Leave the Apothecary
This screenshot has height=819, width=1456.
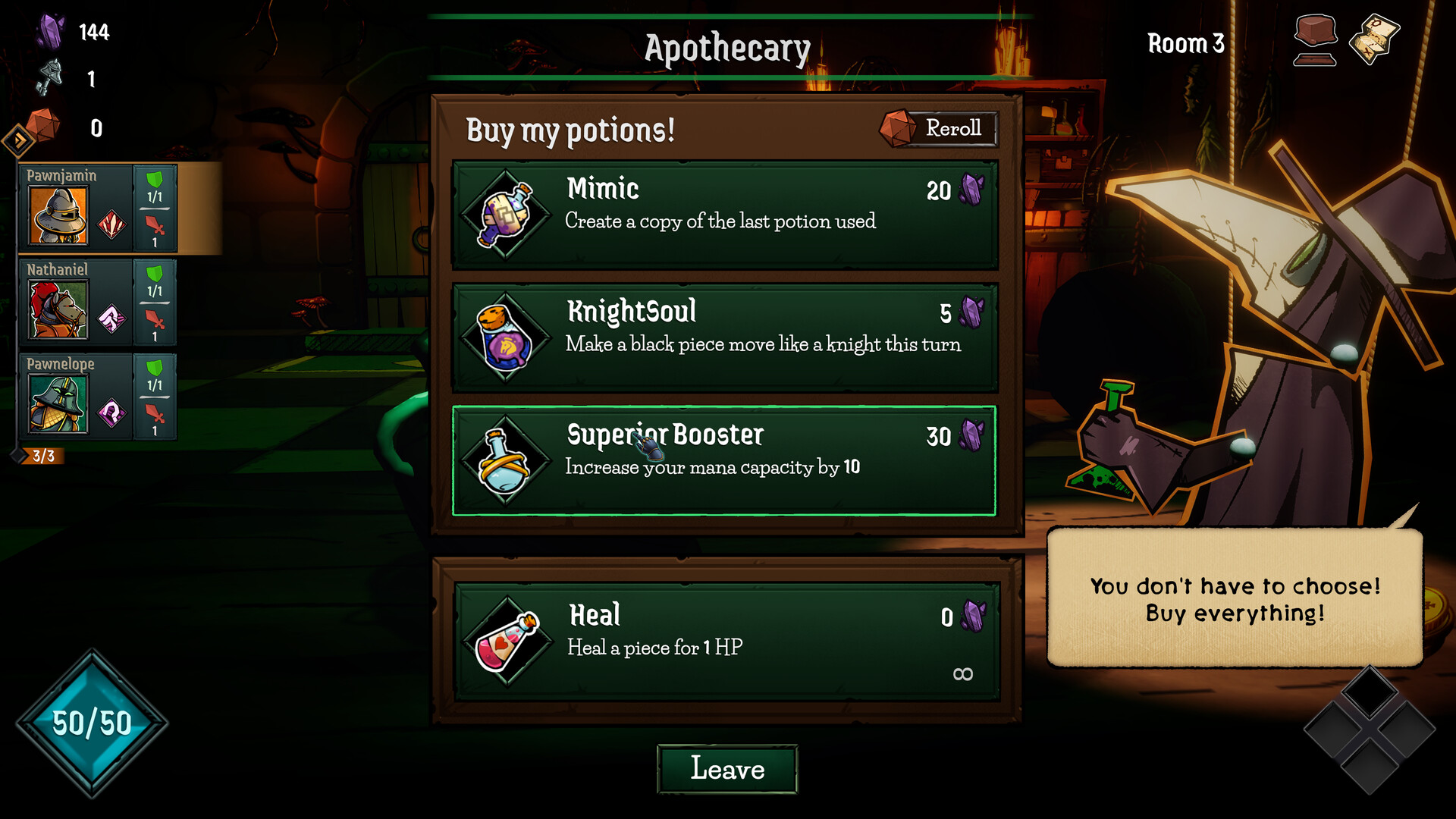(x=726, y=769)
